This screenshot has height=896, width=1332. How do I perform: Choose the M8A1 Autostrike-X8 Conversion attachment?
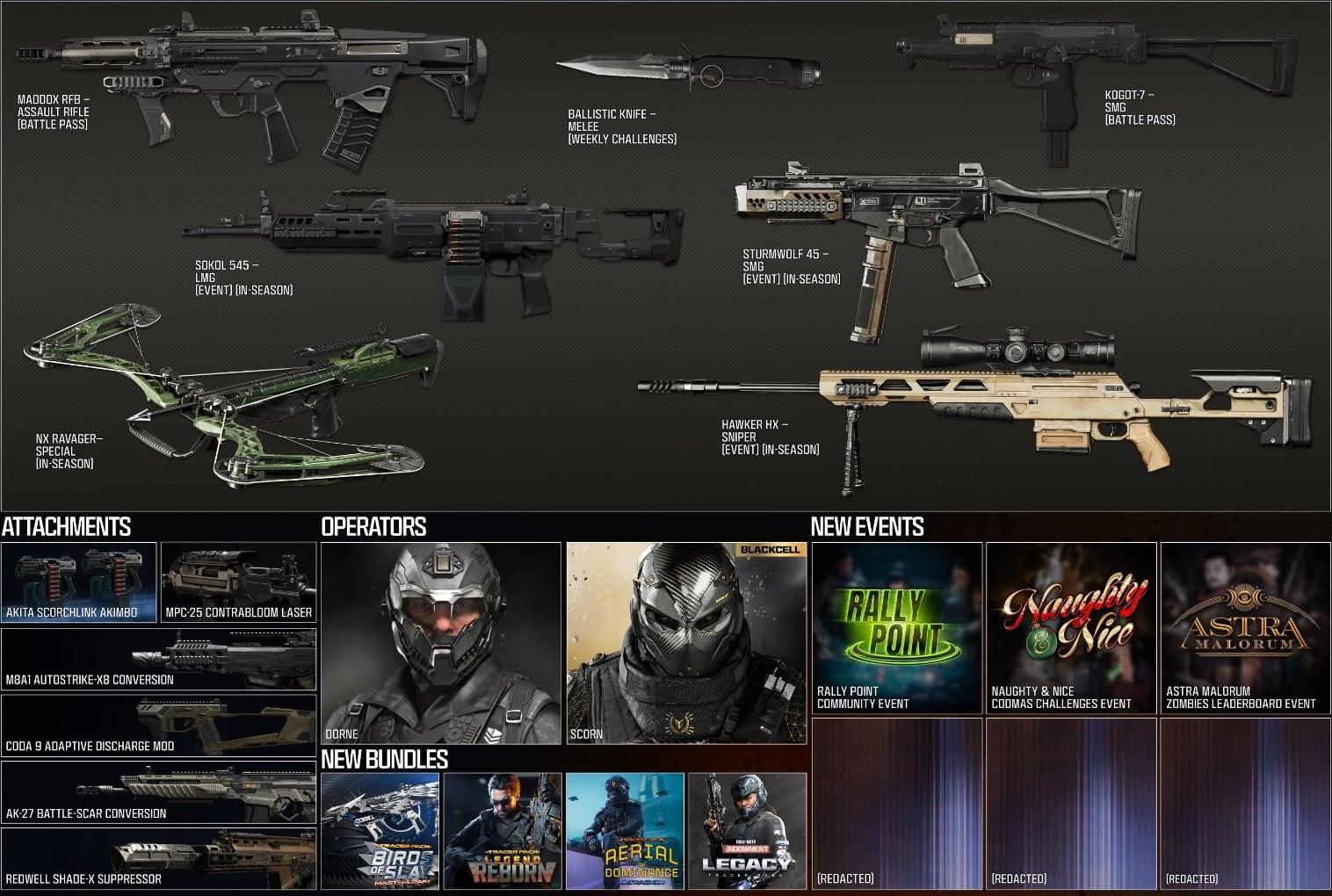click(158, 659)
